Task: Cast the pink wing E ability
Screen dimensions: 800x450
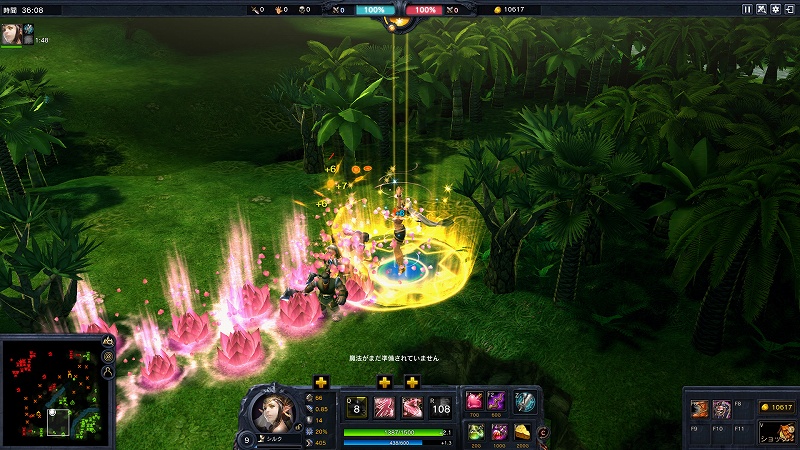Action: click(x=412, y=407)
